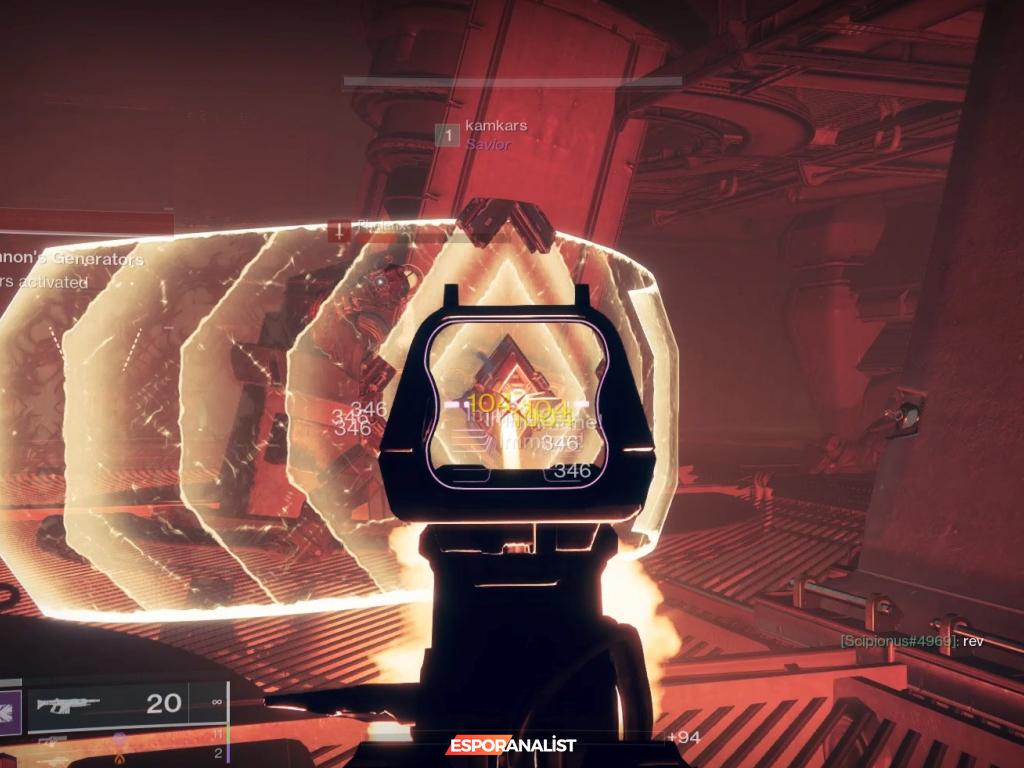Open the Generators objective tracker

(x=72, y=260)
